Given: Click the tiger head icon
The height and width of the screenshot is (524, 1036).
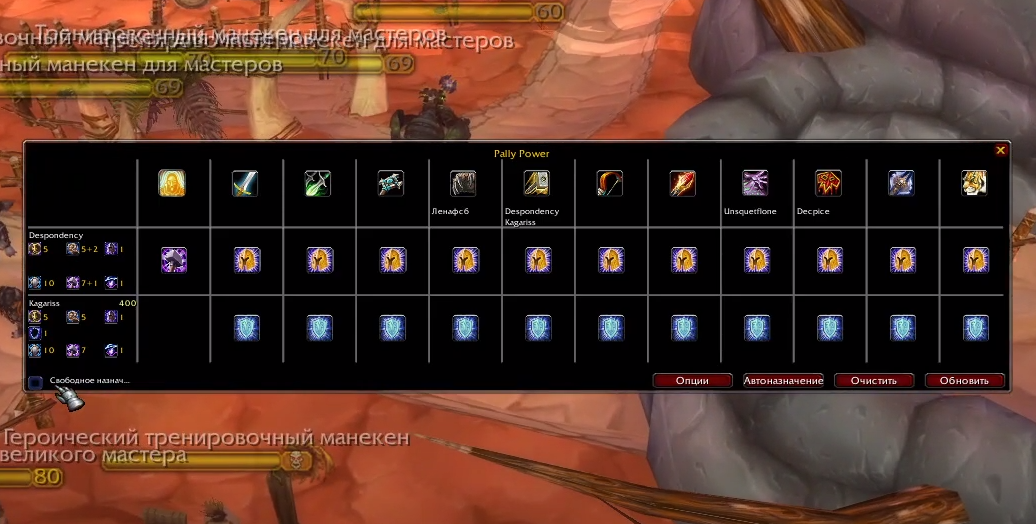Looking at the screenshot, I should click(x=975, y=183).
